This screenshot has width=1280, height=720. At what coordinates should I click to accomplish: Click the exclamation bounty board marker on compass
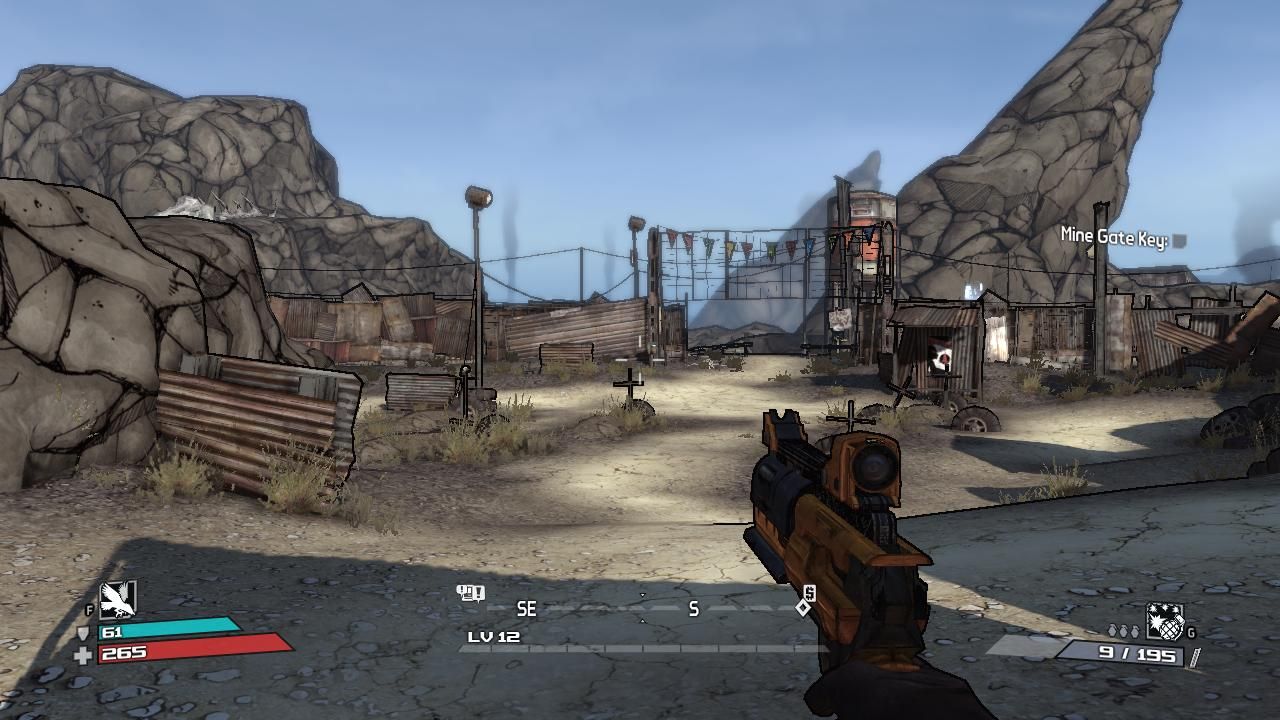click(x=470, y=593)
